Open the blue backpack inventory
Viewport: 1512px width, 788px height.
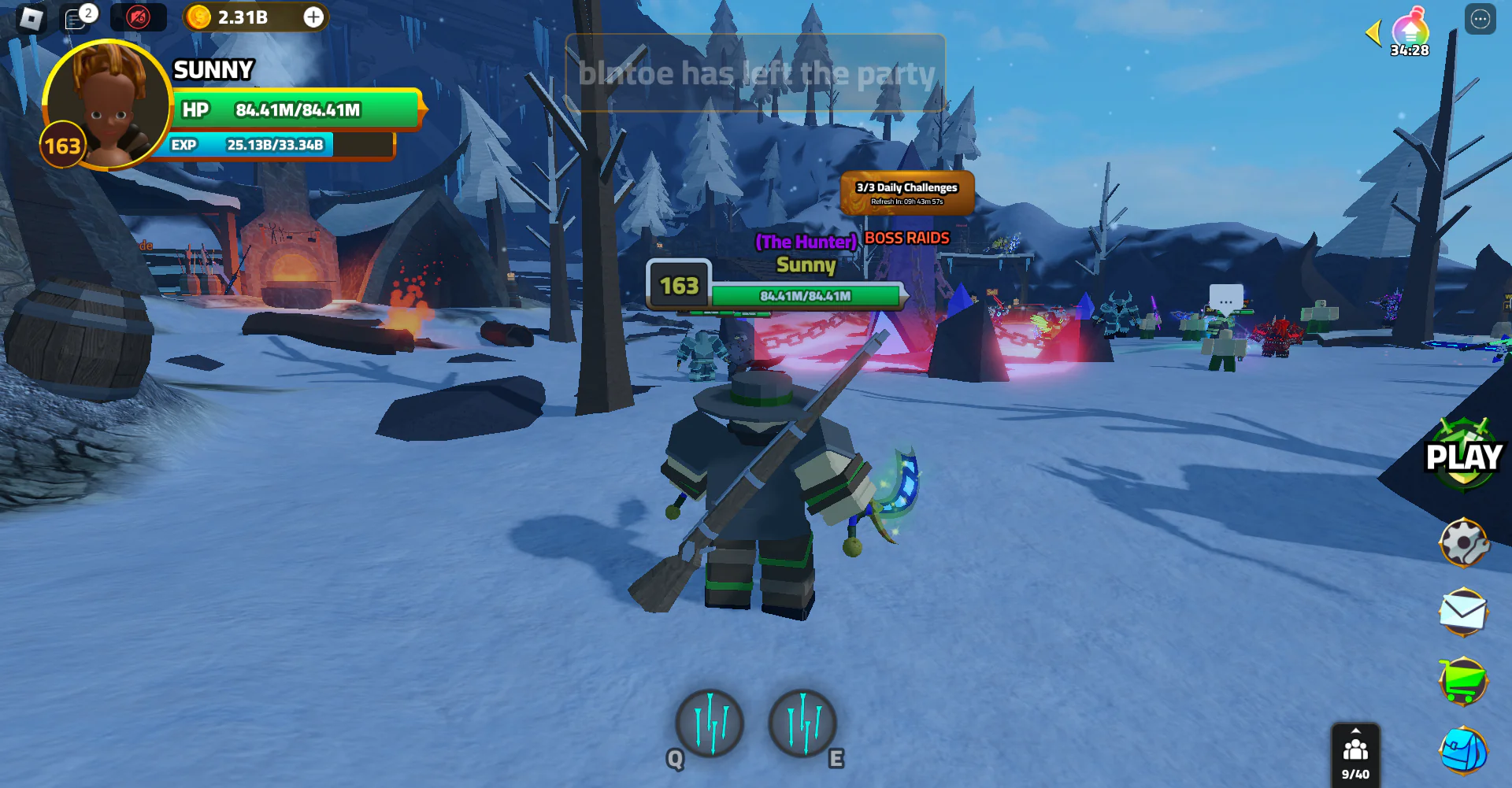pyautogui.click(x=1463, y=750)
